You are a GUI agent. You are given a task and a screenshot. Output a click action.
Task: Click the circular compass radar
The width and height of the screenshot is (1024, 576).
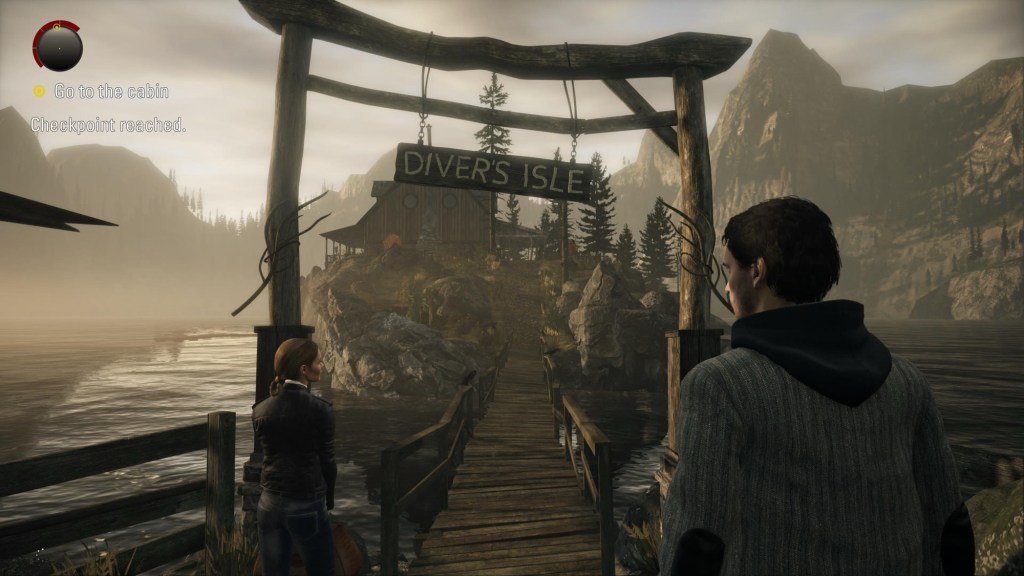coord(58,44)
